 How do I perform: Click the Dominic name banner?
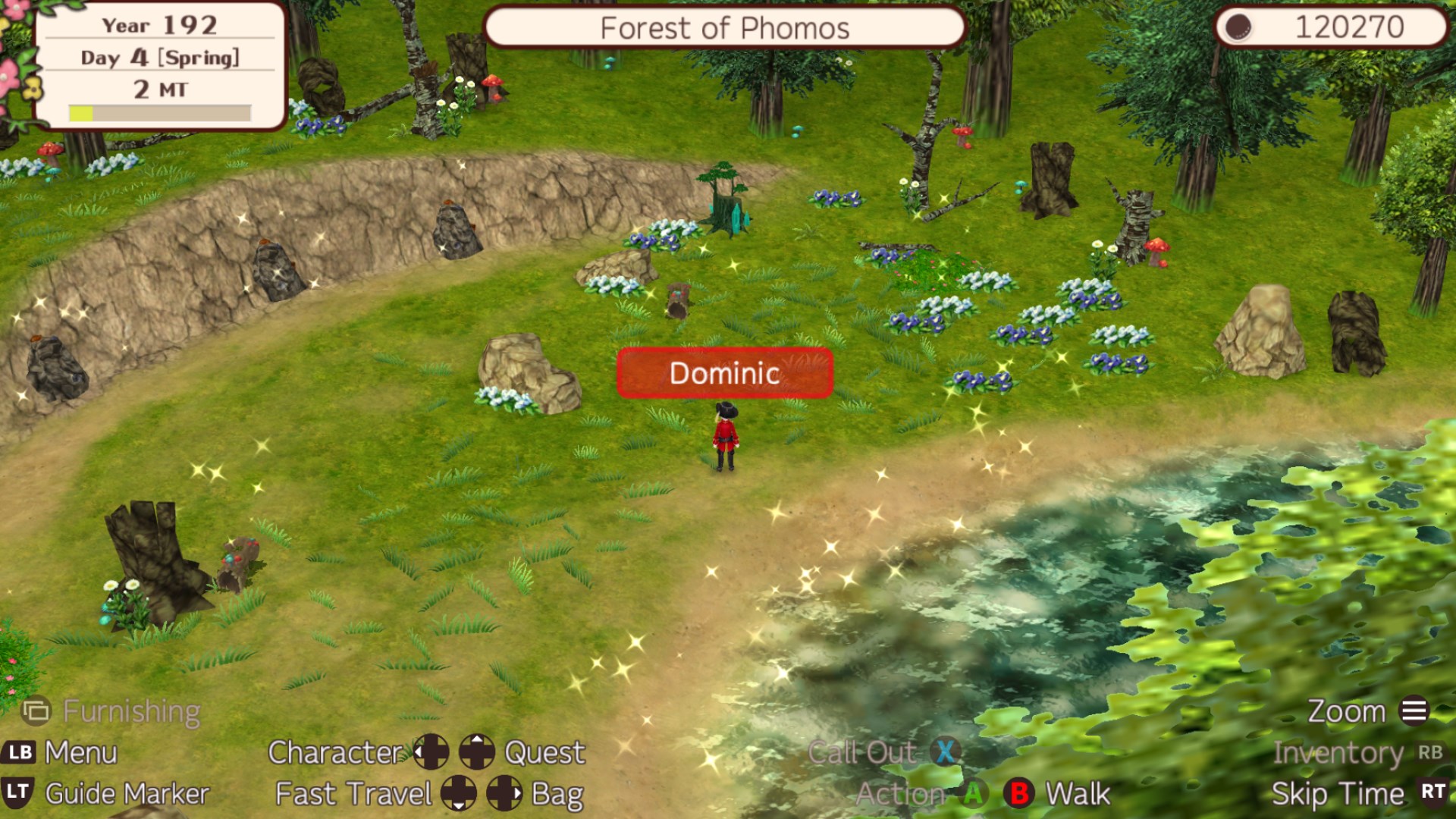point(726,374)
